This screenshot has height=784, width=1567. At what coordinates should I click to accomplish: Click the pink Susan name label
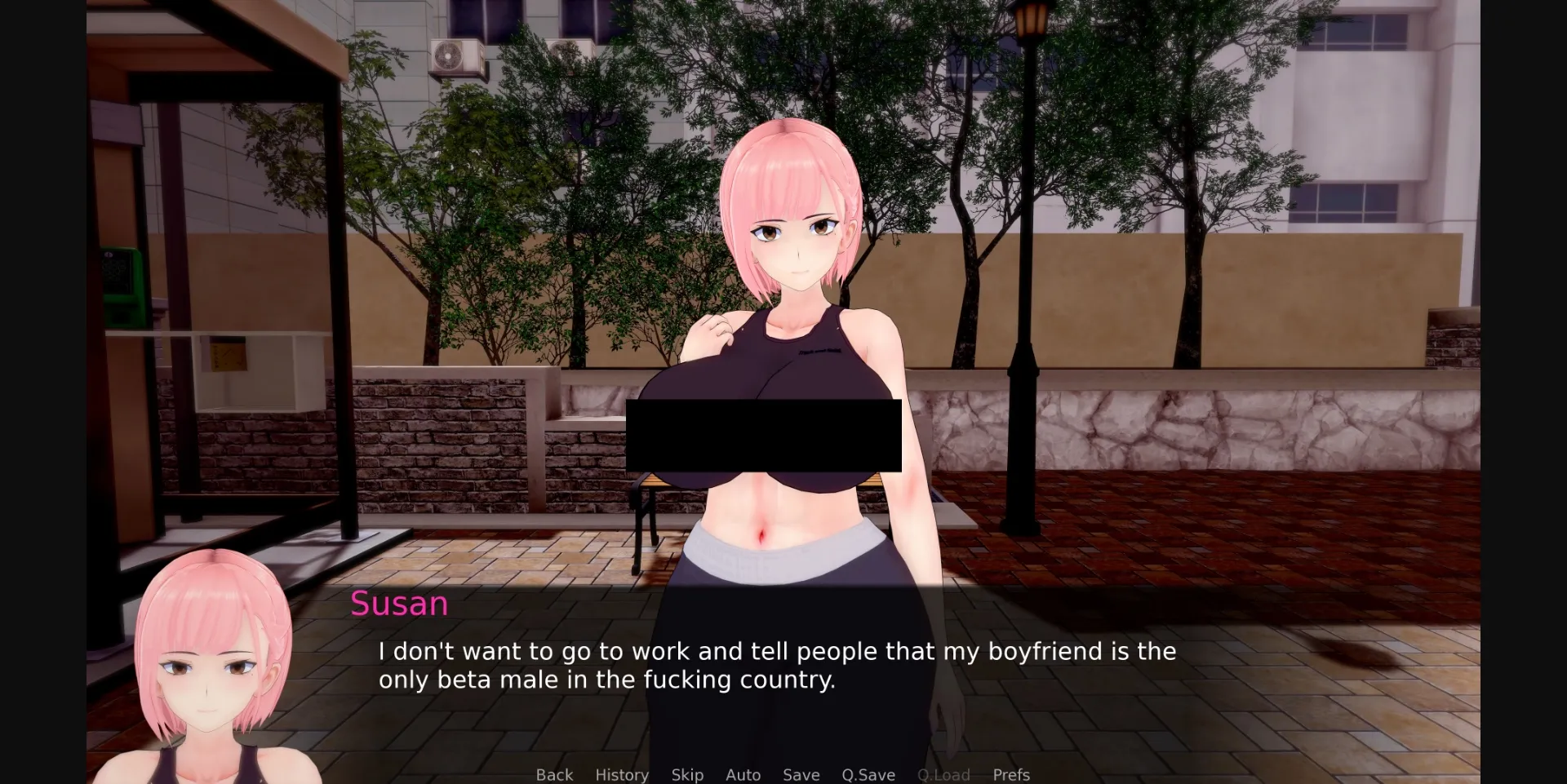pos(398,604)
